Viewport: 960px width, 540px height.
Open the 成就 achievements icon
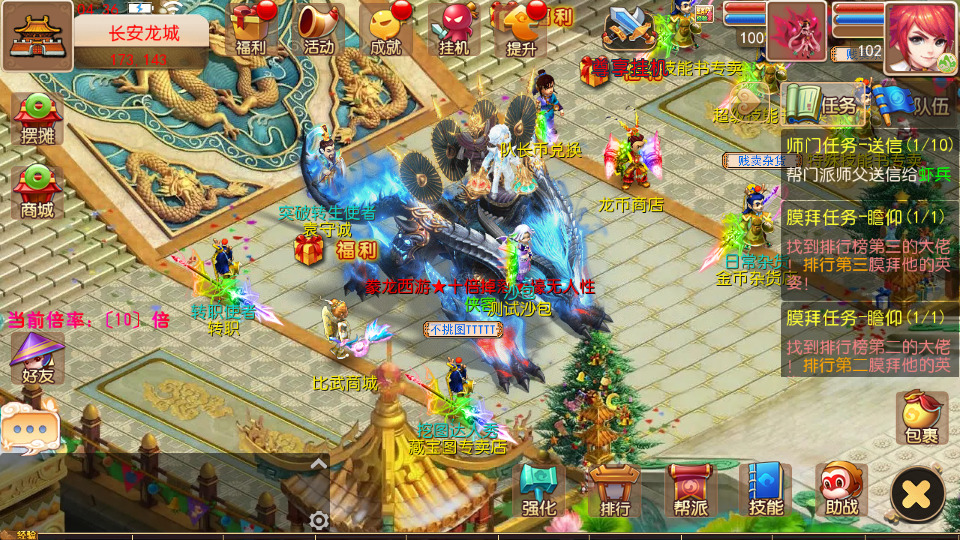coord(386,29)
